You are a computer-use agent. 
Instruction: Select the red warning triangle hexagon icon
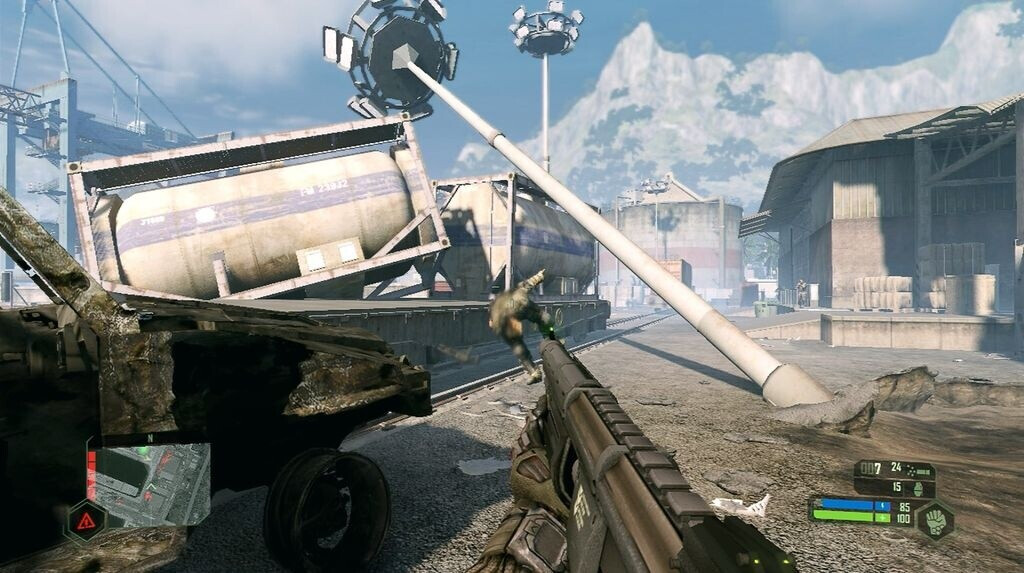86,520
